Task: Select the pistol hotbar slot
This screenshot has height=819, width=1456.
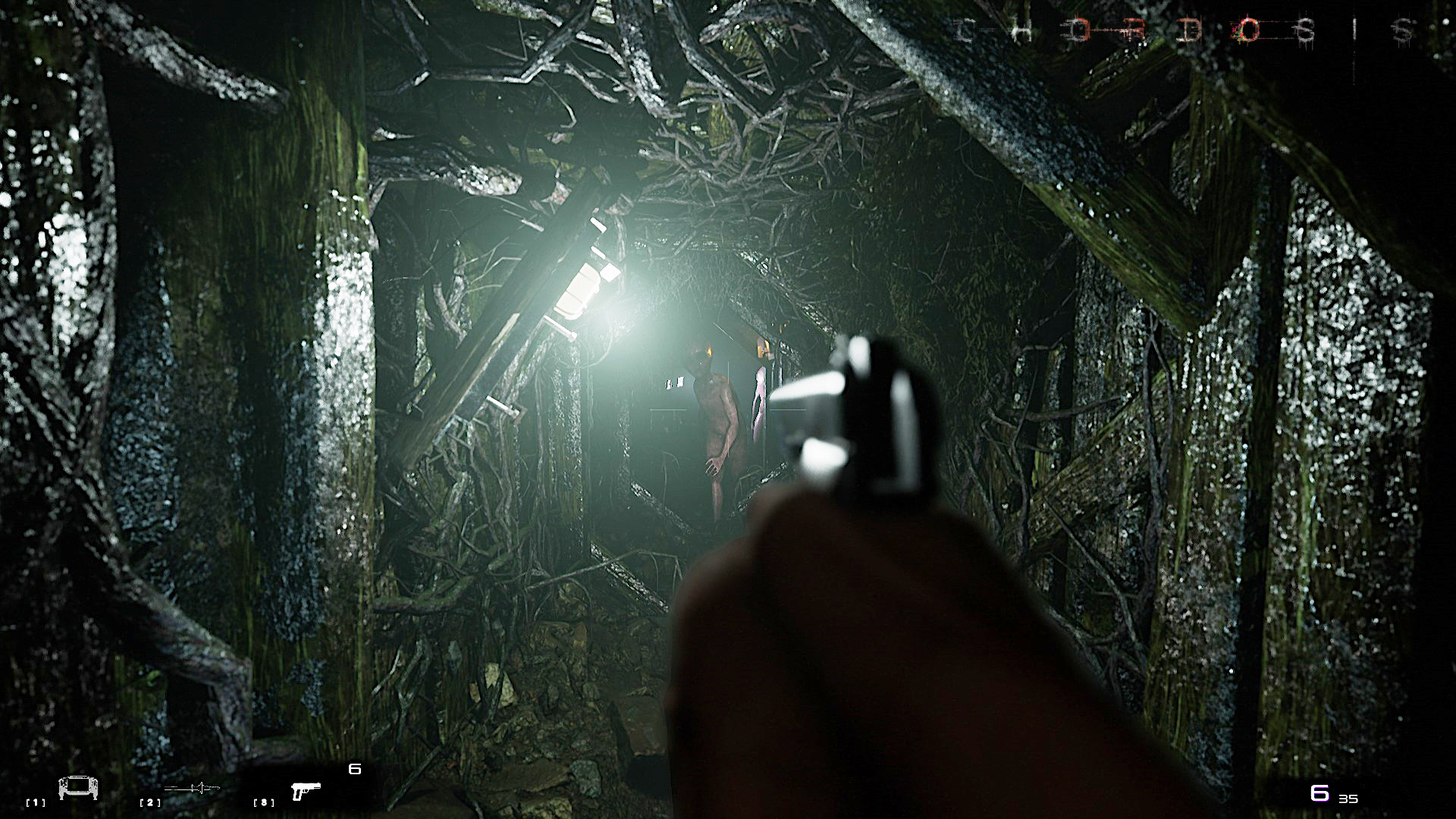Action: click(306, 791)
